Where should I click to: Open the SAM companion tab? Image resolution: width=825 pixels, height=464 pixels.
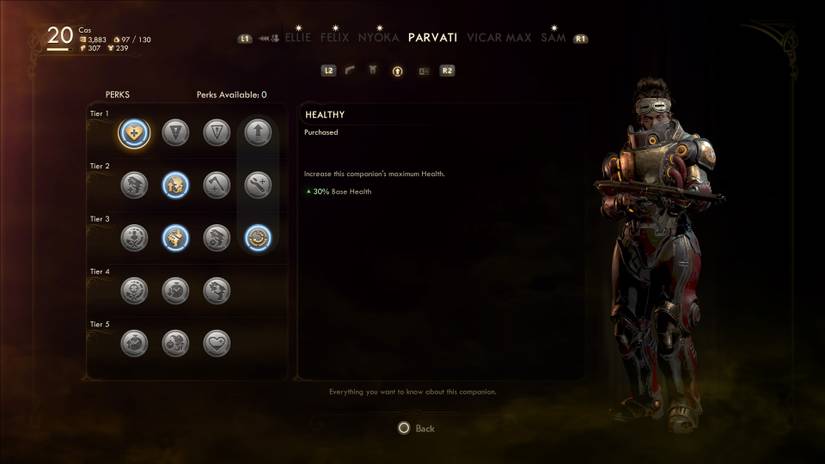(x=552, y=38)
